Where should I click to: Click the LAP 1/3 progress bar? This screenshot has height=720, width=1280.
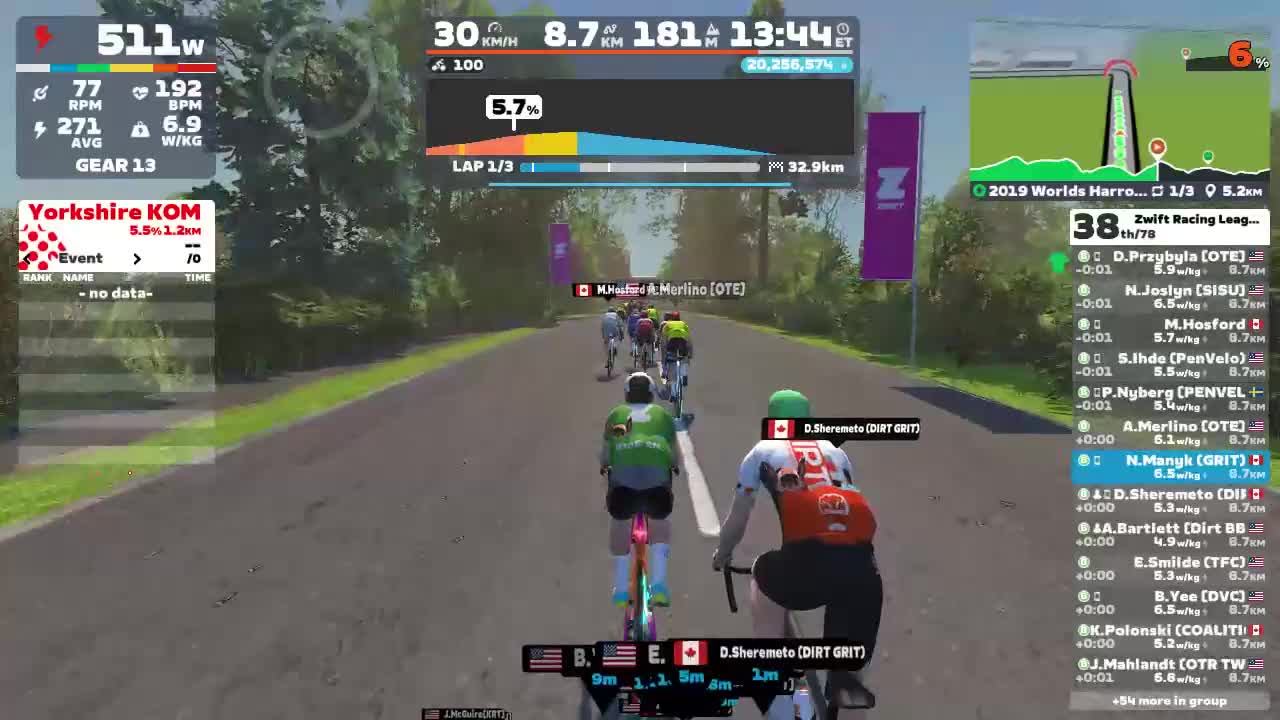[640, 167]
